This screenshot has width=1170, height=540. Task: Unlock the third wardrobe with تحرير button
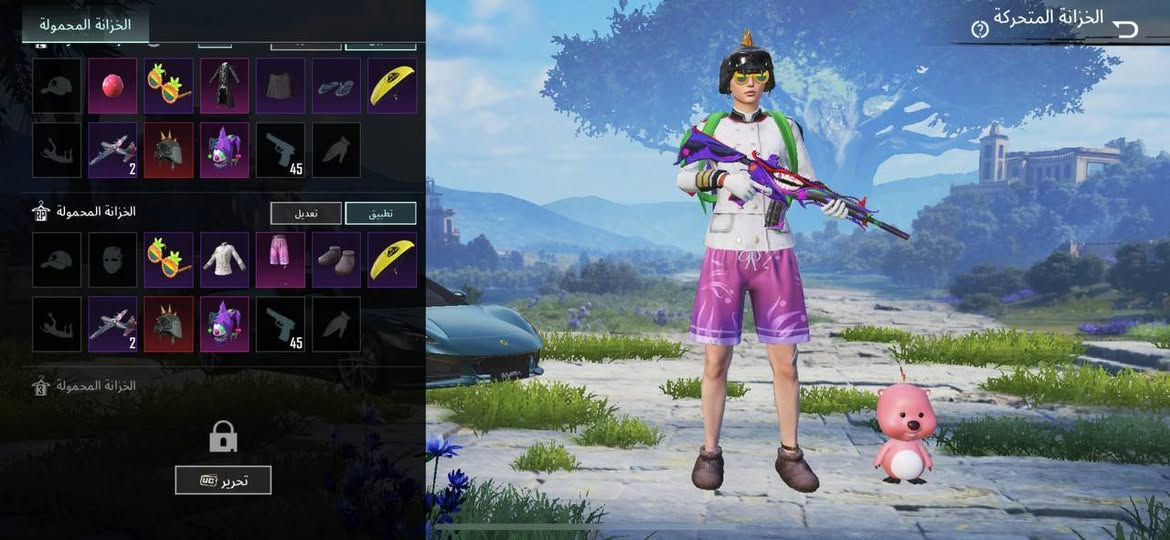point(223,480)
